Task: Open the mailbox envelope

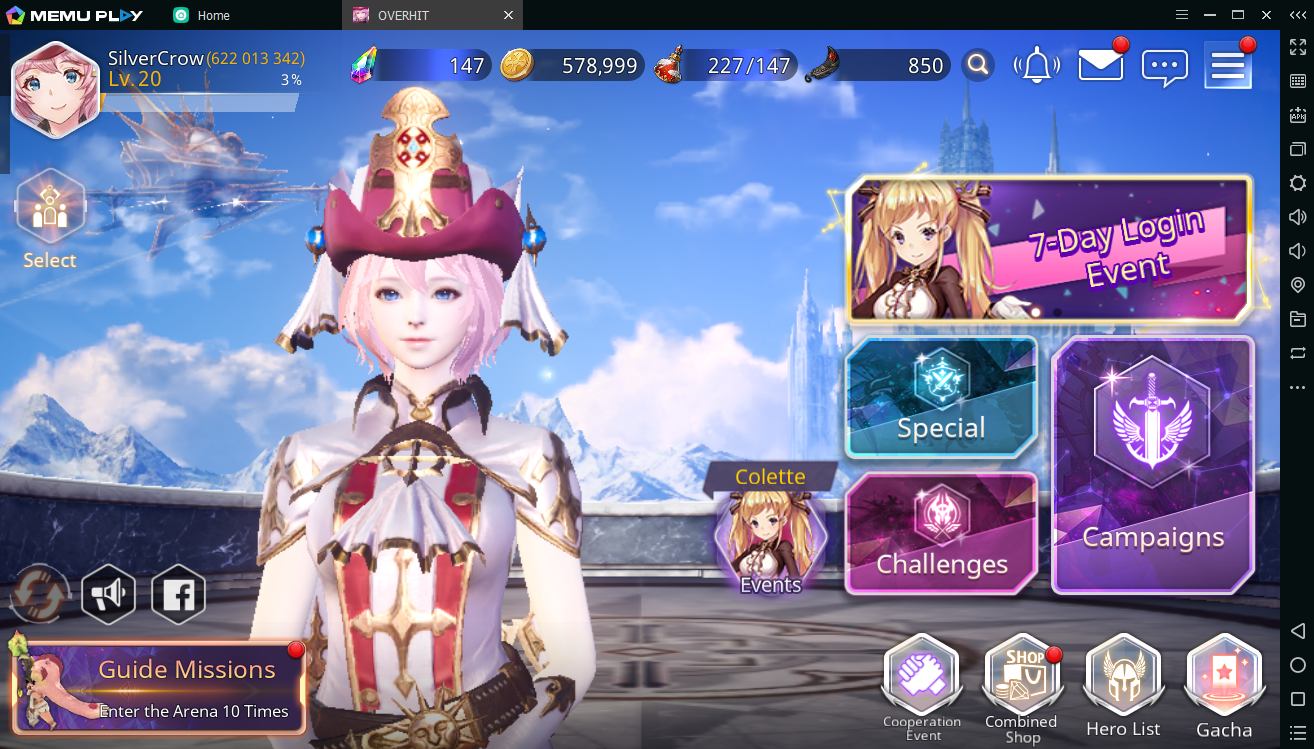Action: (x=1100, y=66)
